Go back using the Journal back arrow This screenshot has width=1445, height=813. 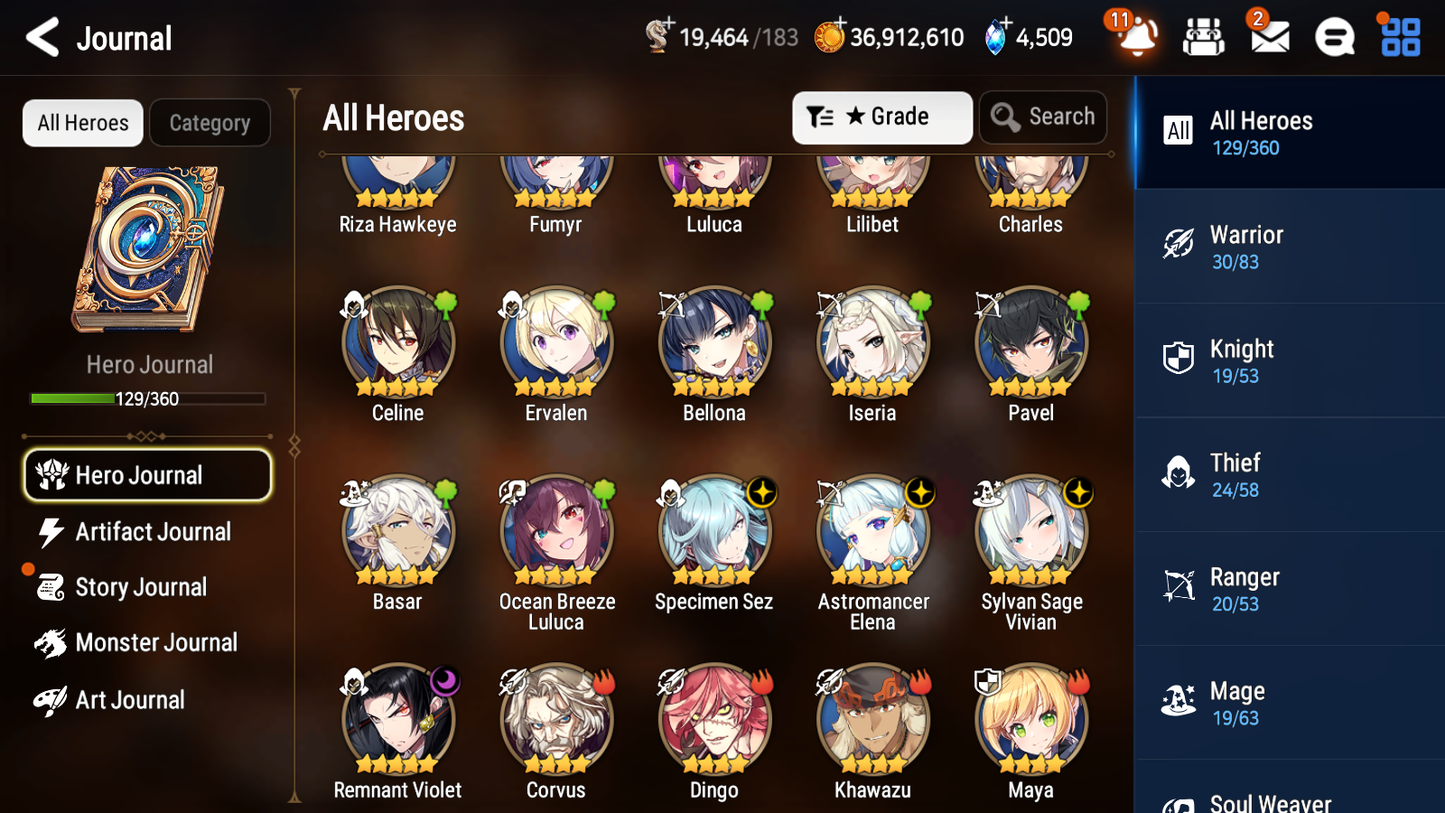42,36
